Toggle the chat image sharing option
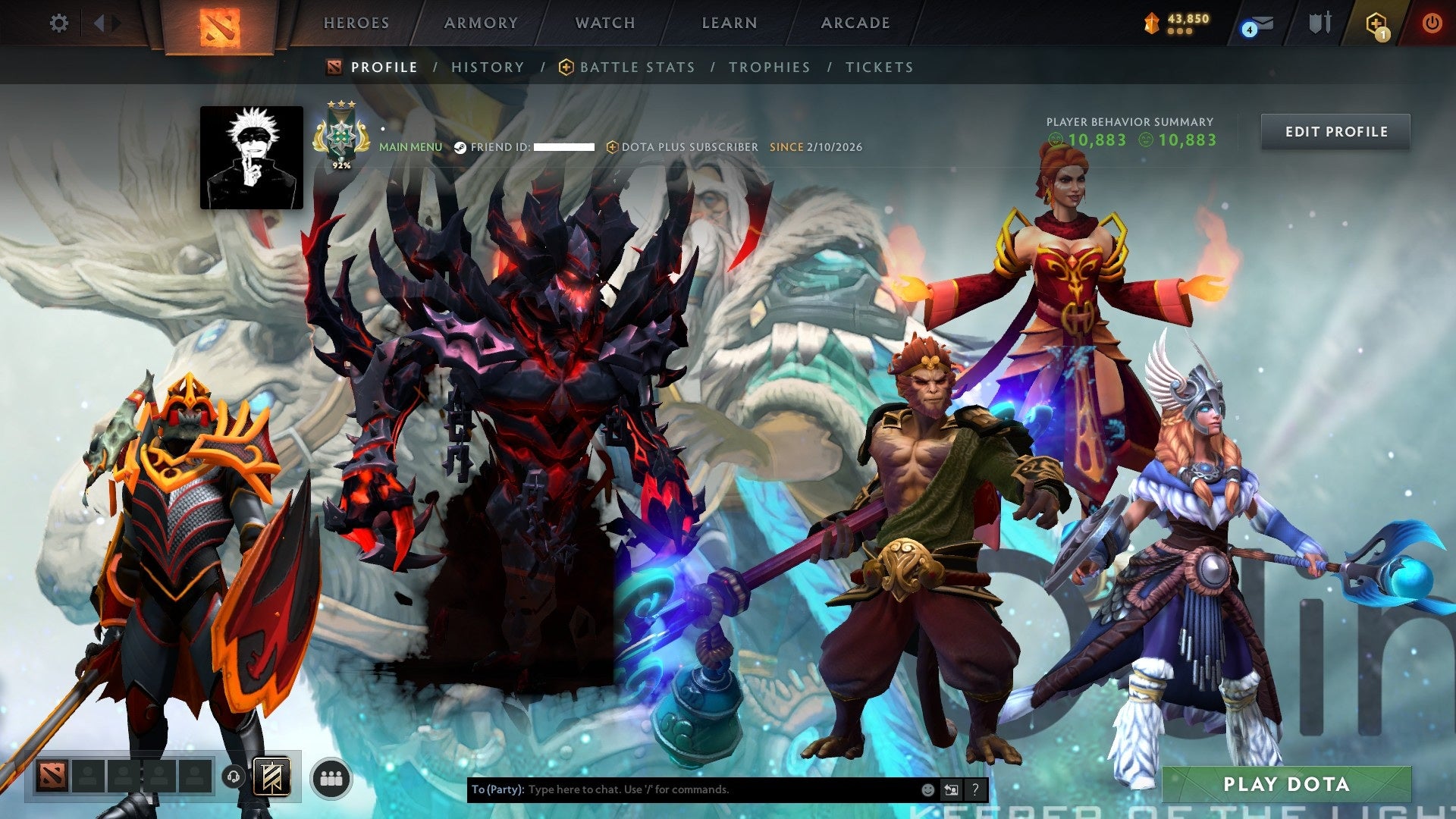1456x819 pixels. click(951, 789)
